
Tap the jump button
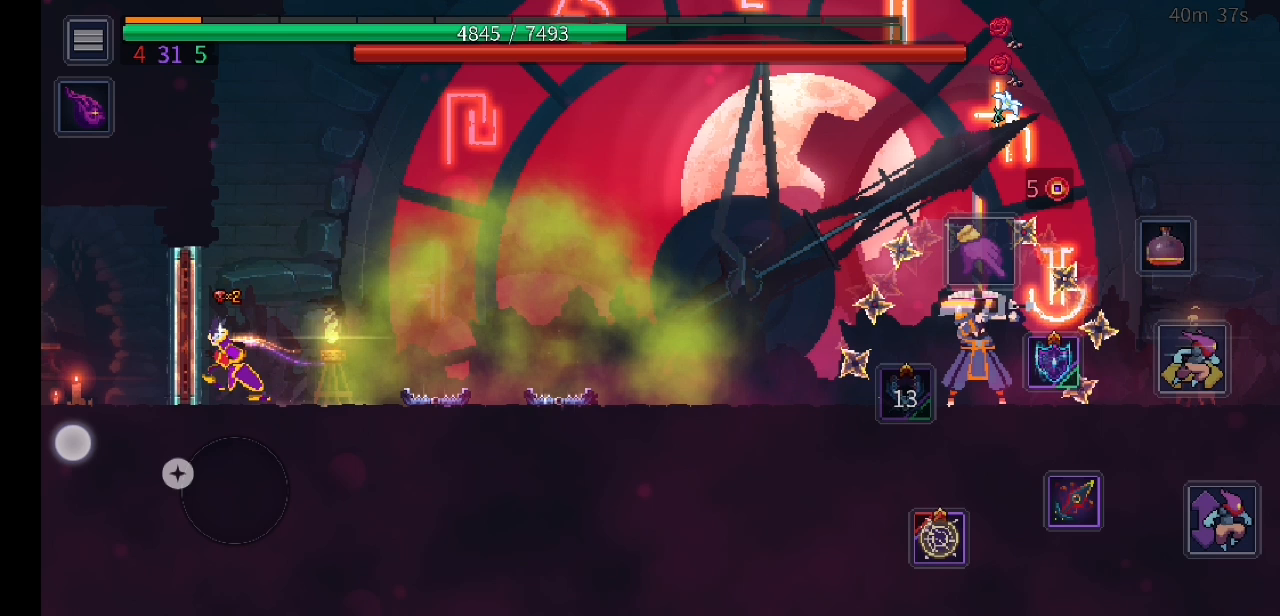(1221, 518)
